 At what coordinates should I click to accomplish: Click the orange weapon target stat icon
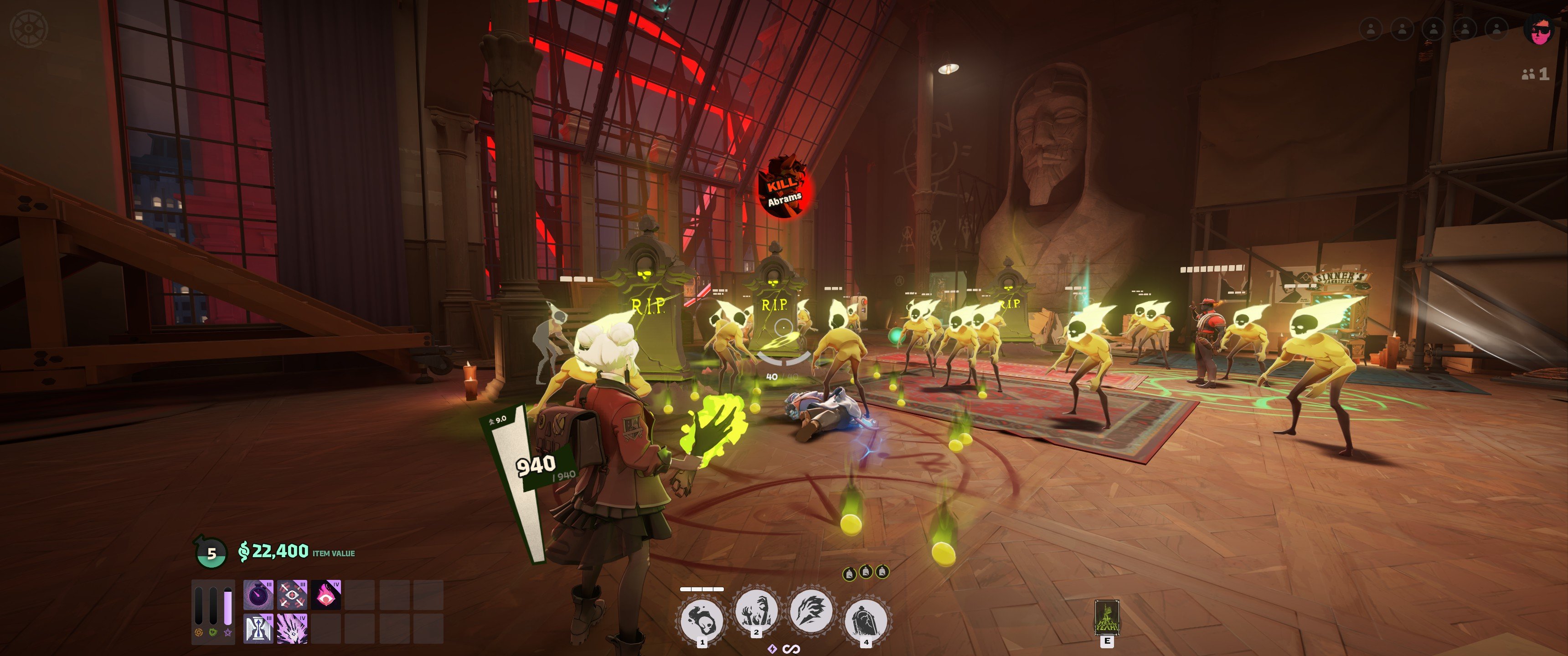(x=198, y=633)
